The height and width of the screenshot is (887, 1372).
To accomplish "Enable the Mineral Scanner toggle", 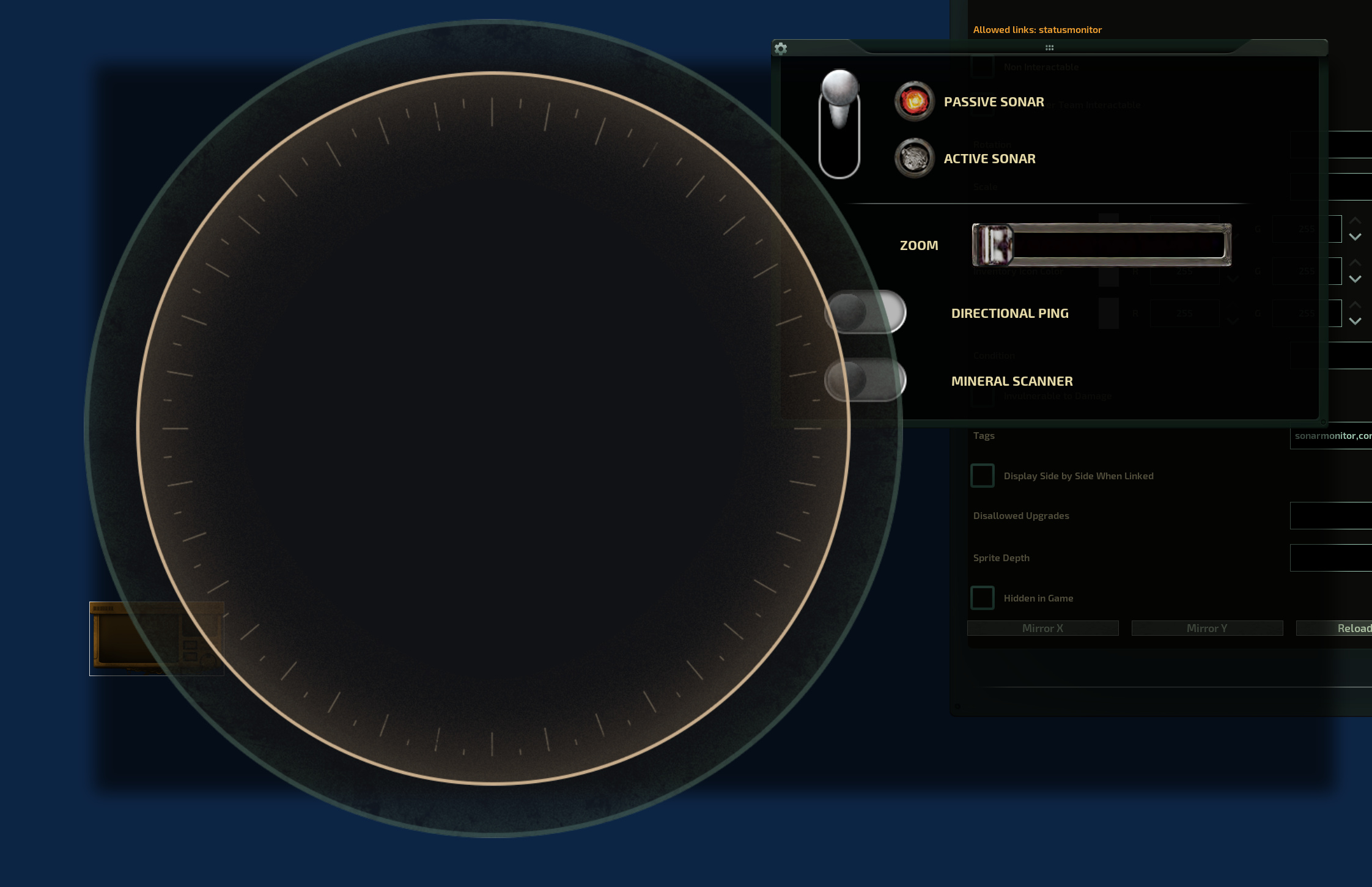I will pos(866,379).
